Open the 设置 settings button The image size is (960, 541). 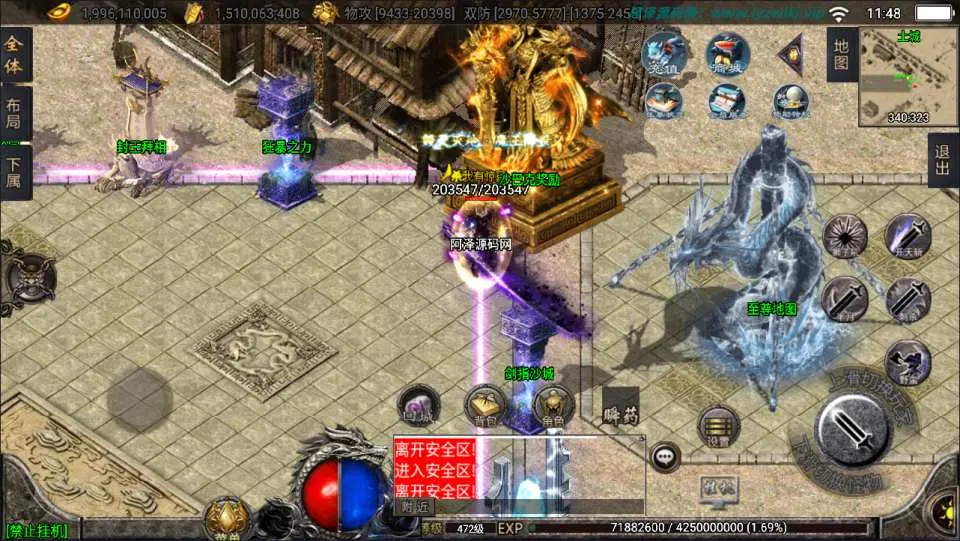[717, 425]
